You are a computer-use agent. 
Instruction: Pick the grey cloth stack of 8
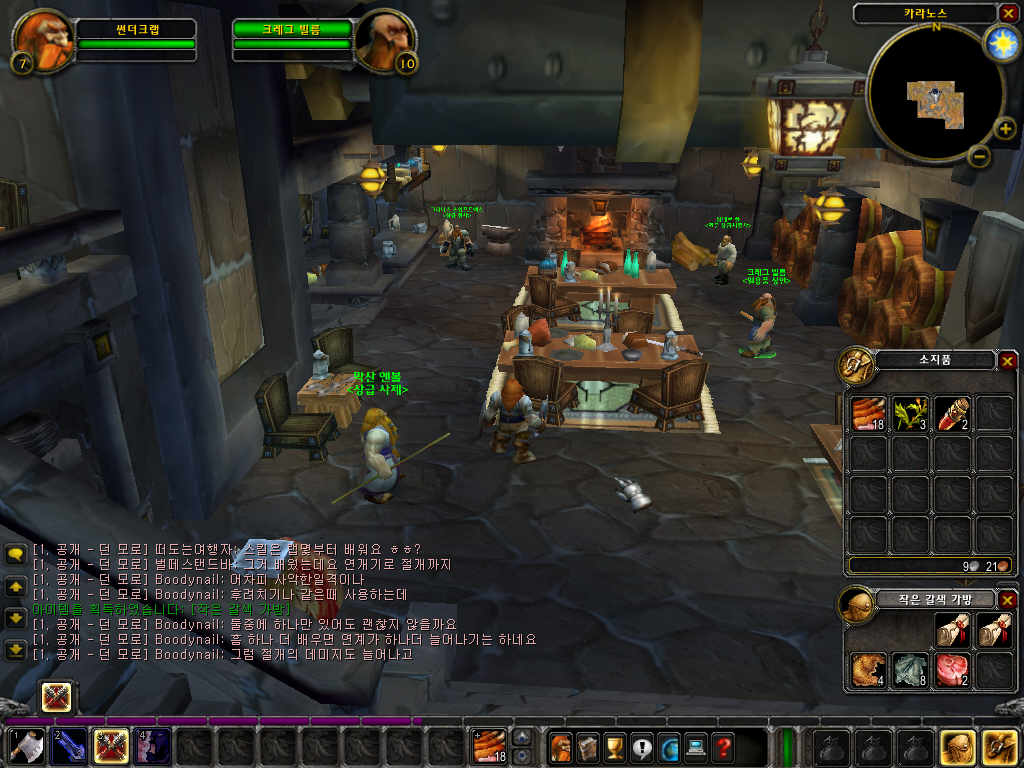tap(910, 670)
